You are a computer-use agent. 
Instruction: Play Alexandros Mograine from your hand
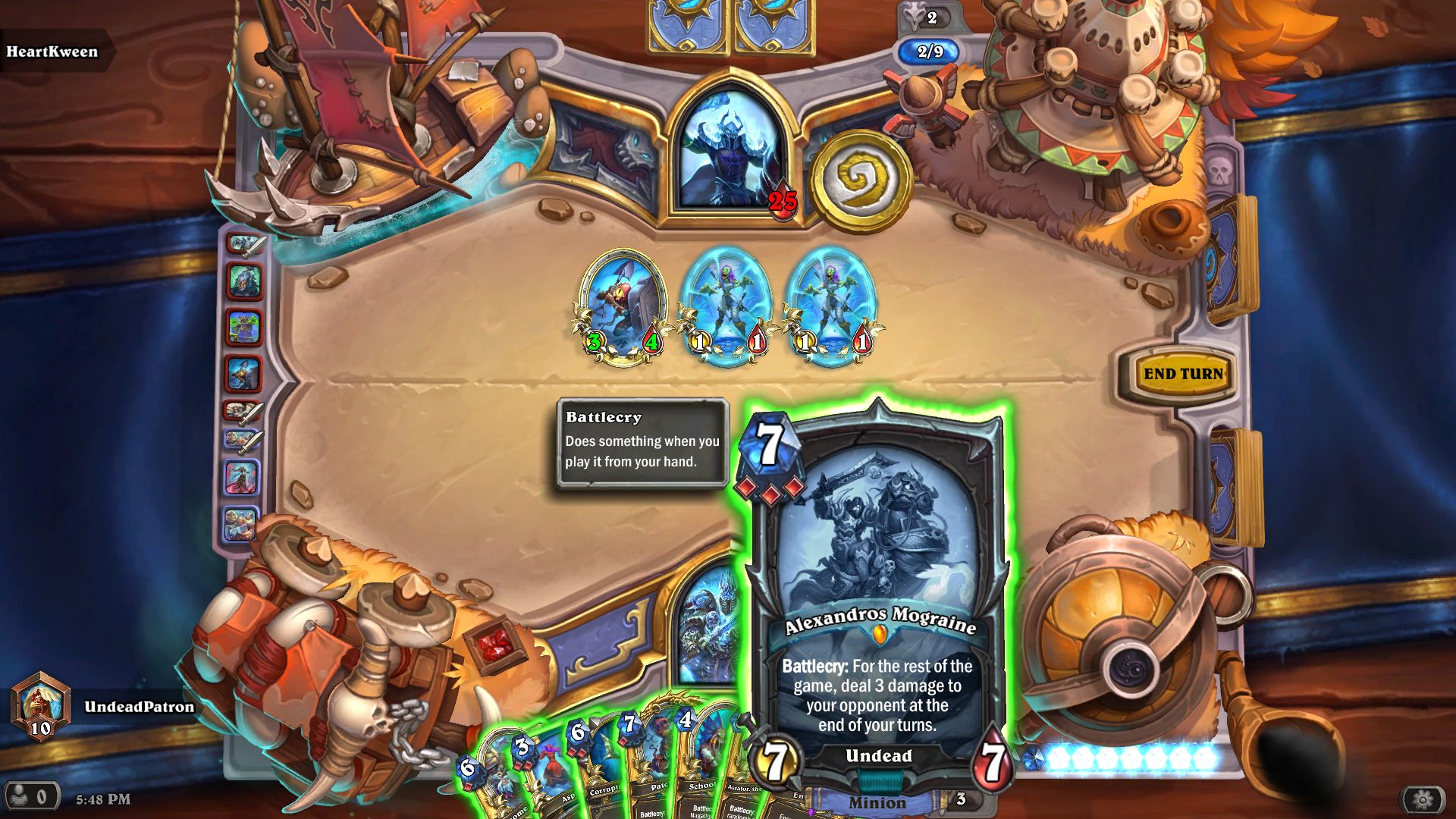point(876,599)
